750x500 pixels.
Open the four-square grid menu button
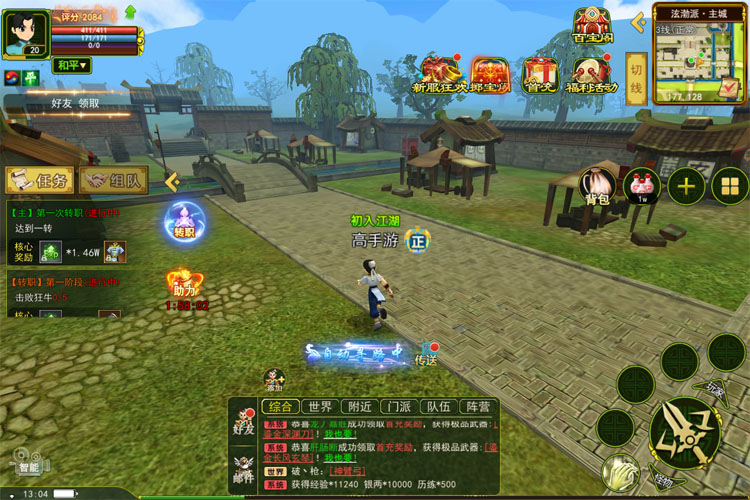pyautogui.click(x=730, y=185)
